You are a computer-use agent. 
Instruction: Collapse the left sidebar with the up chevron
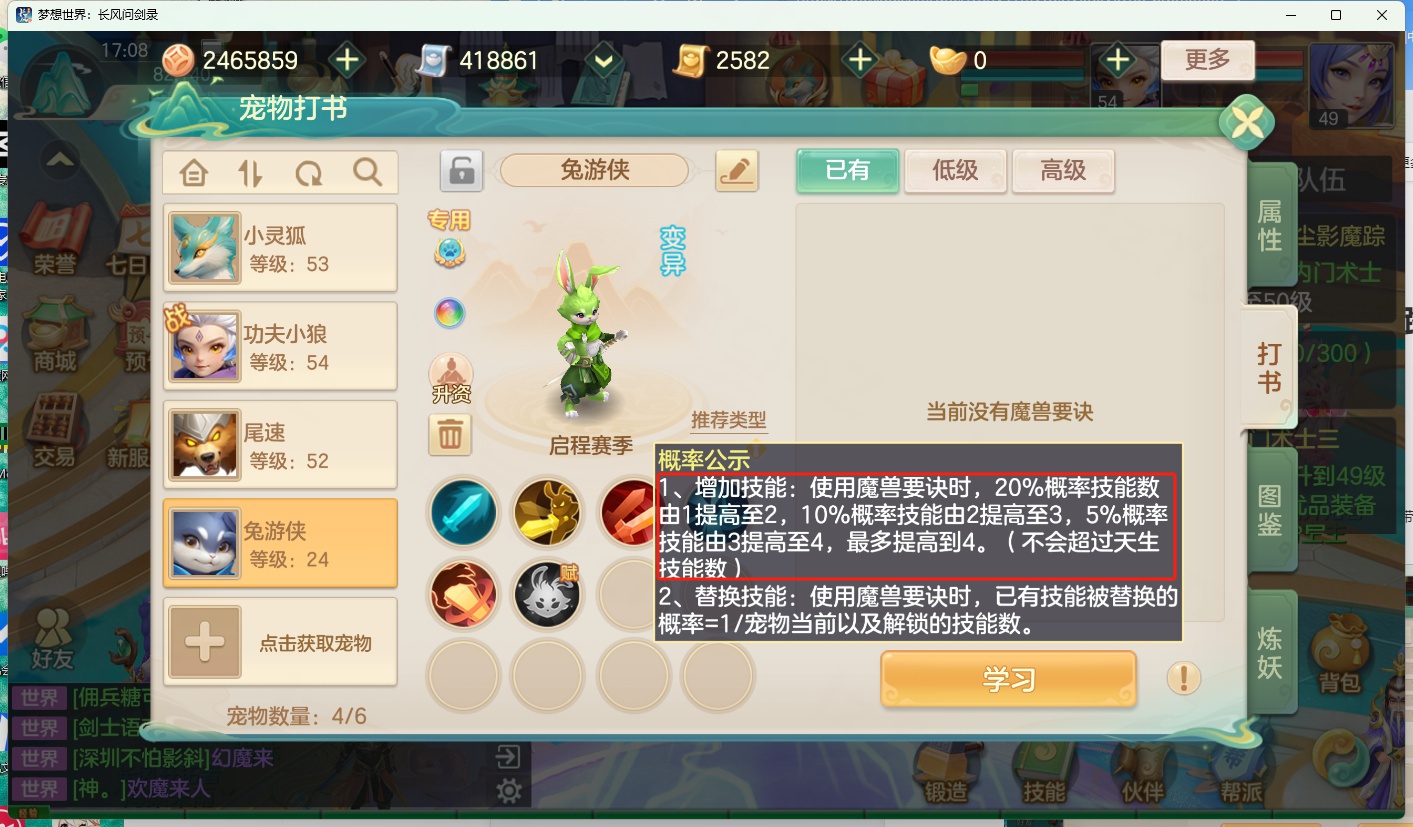click(58, 160)
